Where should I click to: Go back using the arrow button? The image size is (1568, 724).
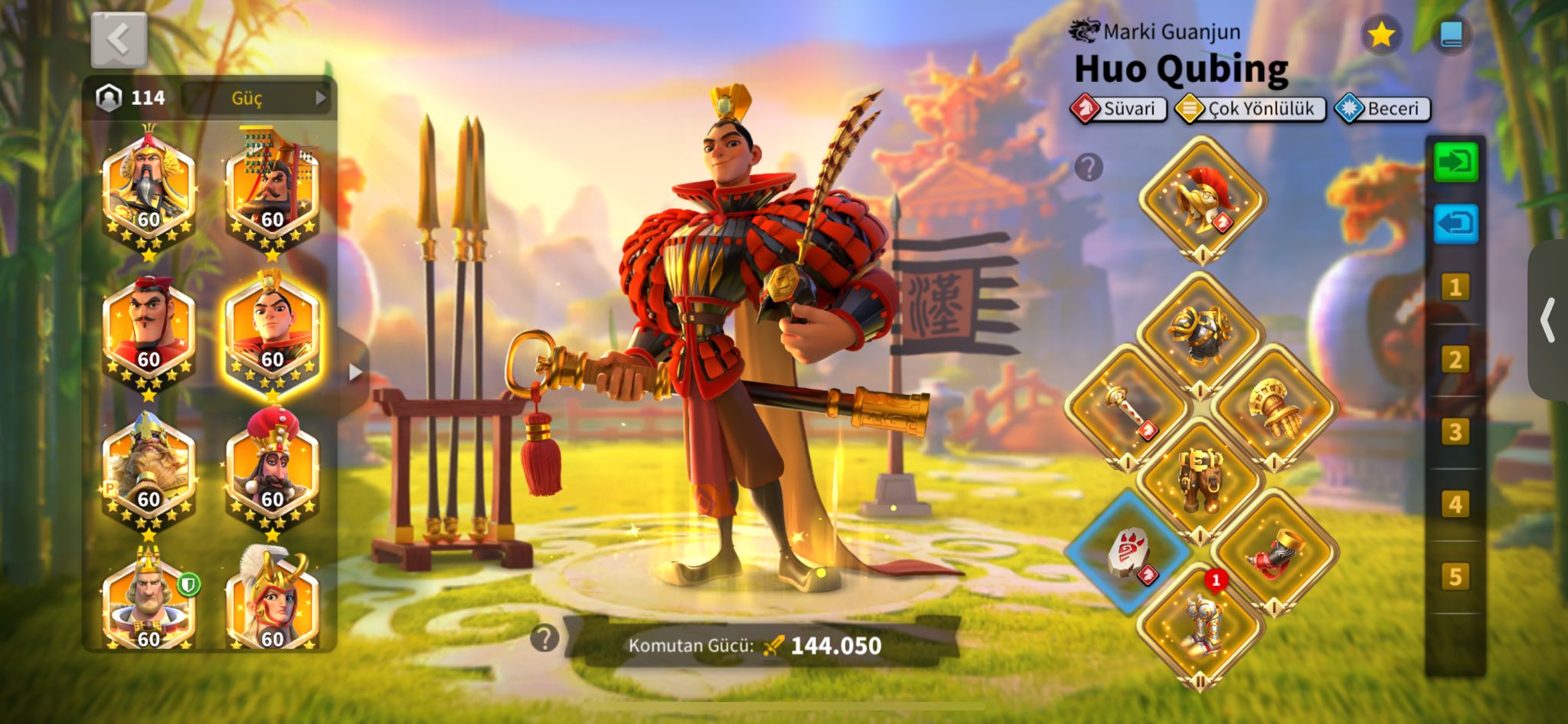(x=119, y=40)
